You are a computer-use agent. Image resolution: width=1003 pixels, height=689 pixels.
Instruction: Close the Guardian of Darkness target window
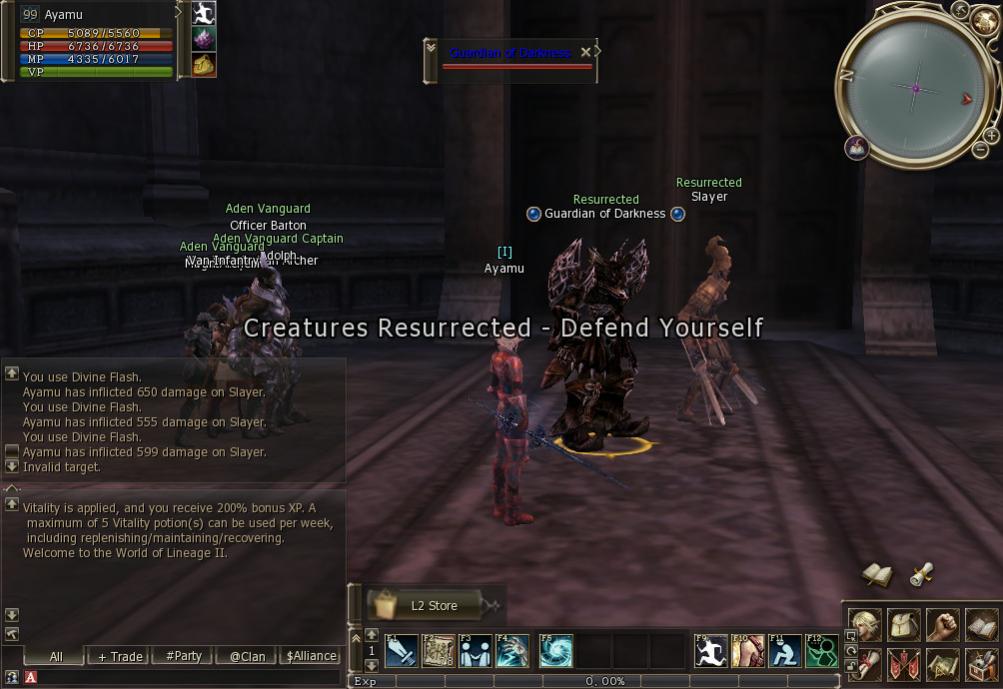coord(586,52)
